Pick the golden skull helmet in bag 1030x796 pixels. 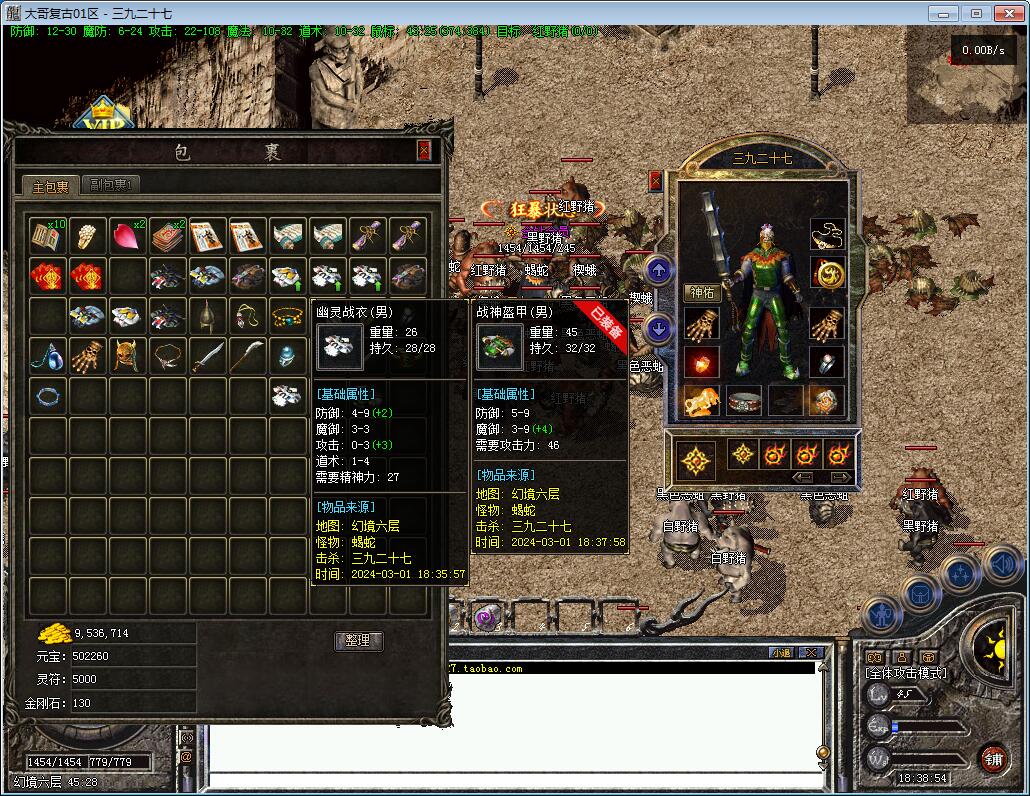pos(128,355)
